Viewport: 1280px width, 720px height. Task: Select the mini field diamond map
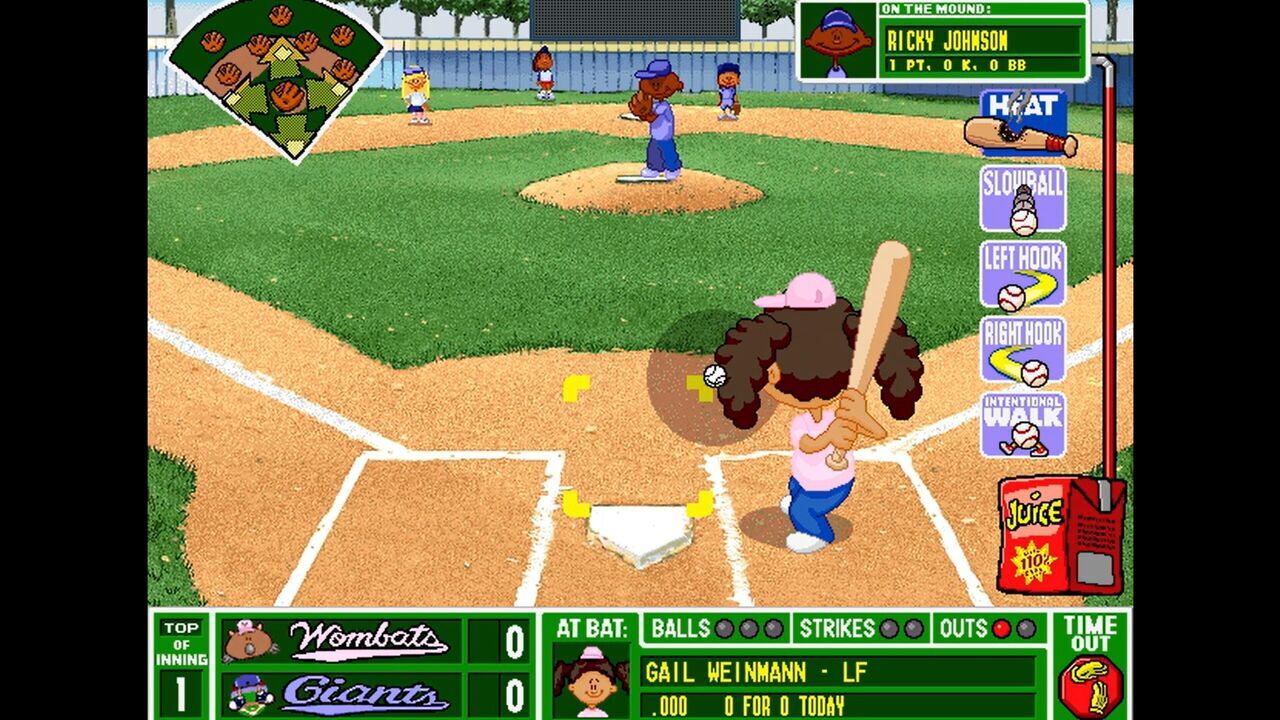pyautogui.click(x=280, y=80)
